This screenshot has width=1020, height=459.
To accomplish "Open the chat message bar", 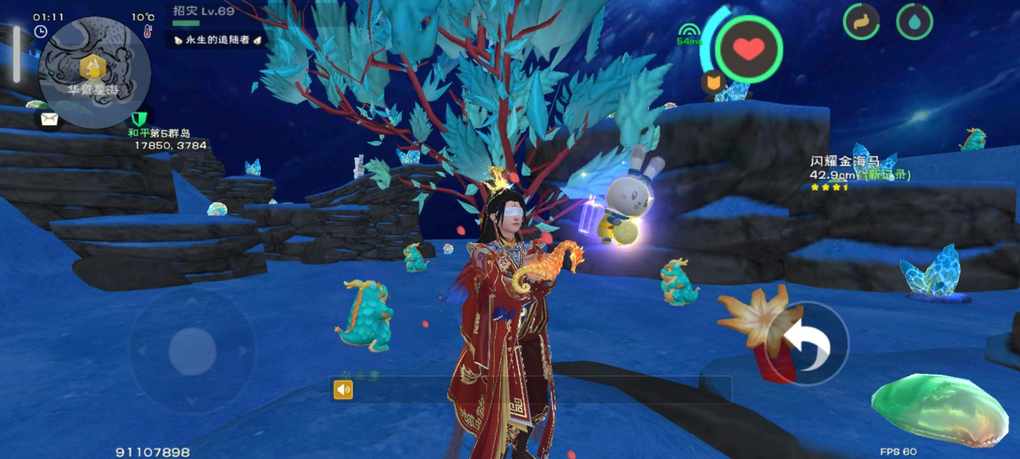I will [540, 389].
